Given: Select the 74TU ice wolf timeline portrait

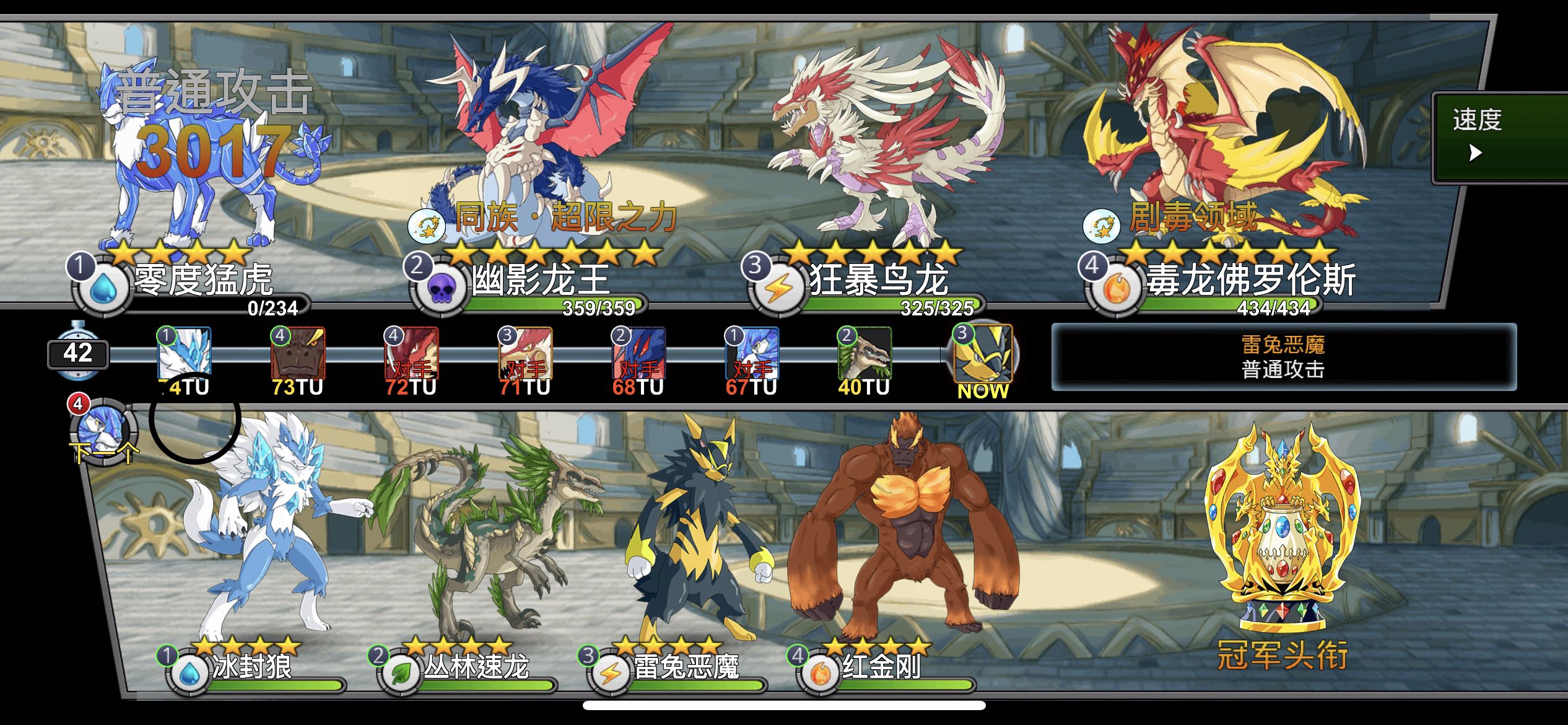Looking at the screenshot, I should [185, 354].
